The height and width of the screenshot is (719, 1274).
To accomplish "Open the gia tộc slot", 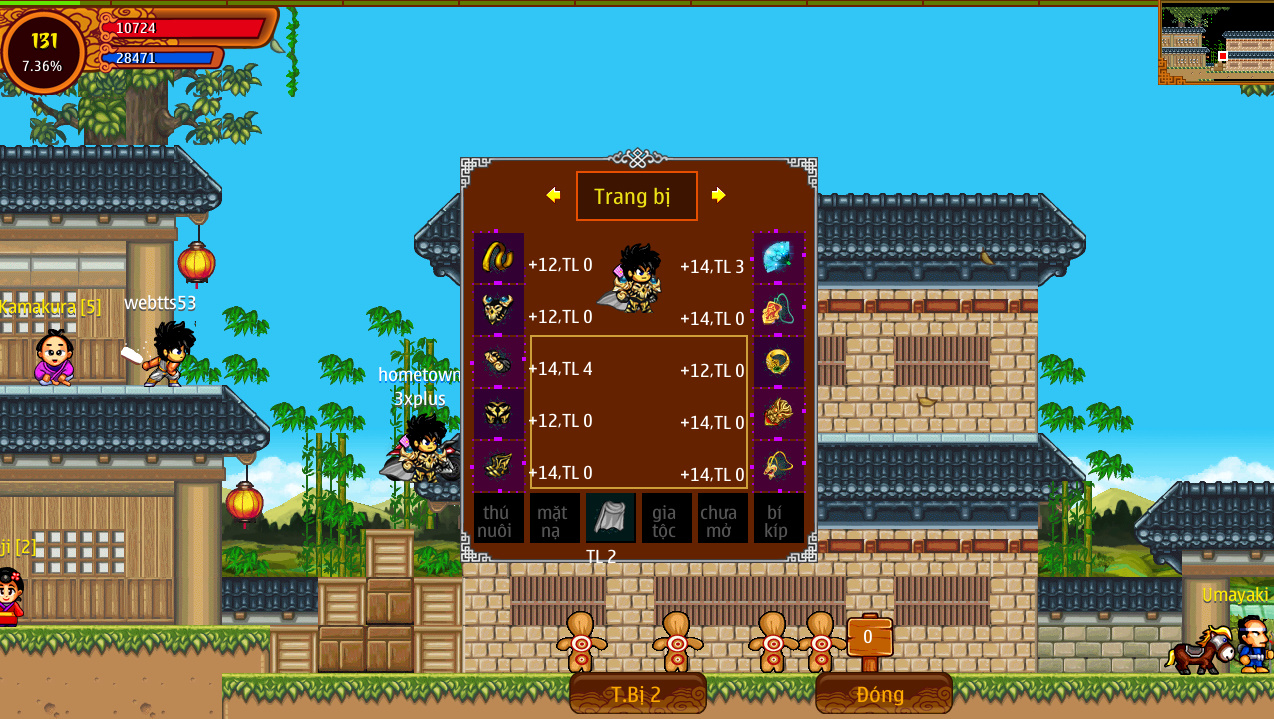I will click(666, 518).
